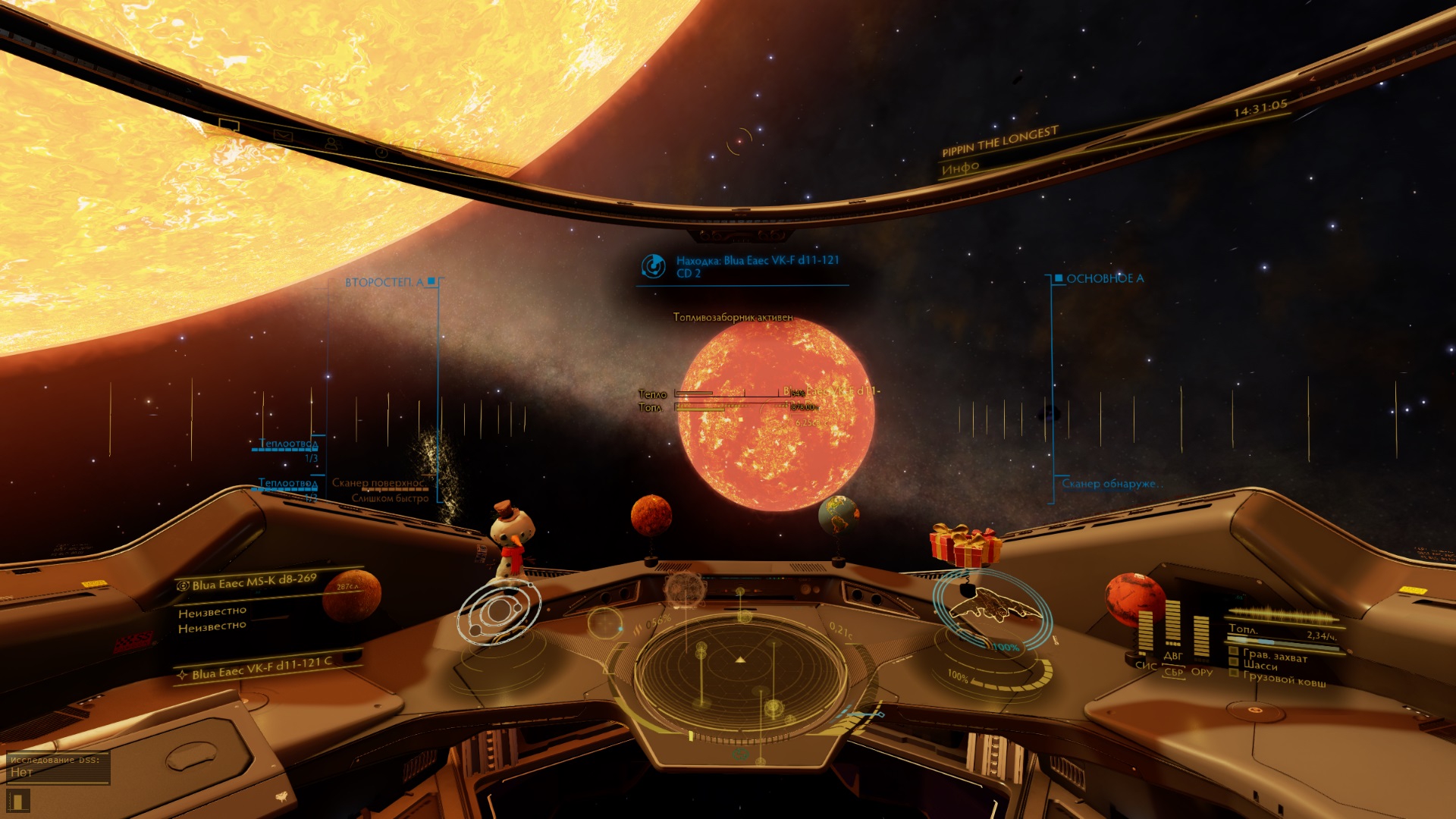Select the friends and contacts icon
Image resolution: width=1456 pixels, height=819 pixels.
(331, 143)
